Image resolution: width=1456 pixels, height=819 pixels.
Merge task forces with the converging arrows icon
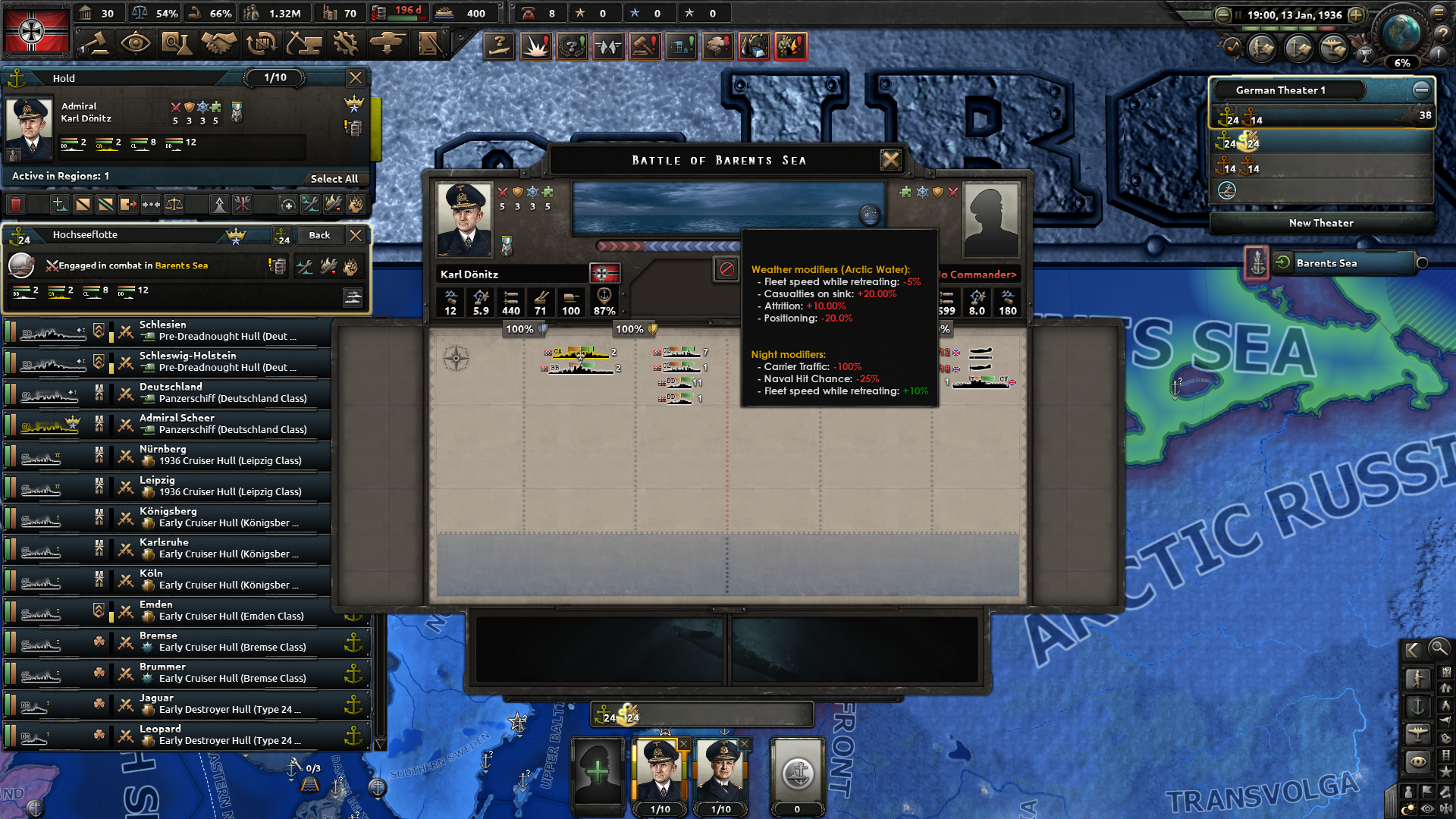tap(151, 205)
